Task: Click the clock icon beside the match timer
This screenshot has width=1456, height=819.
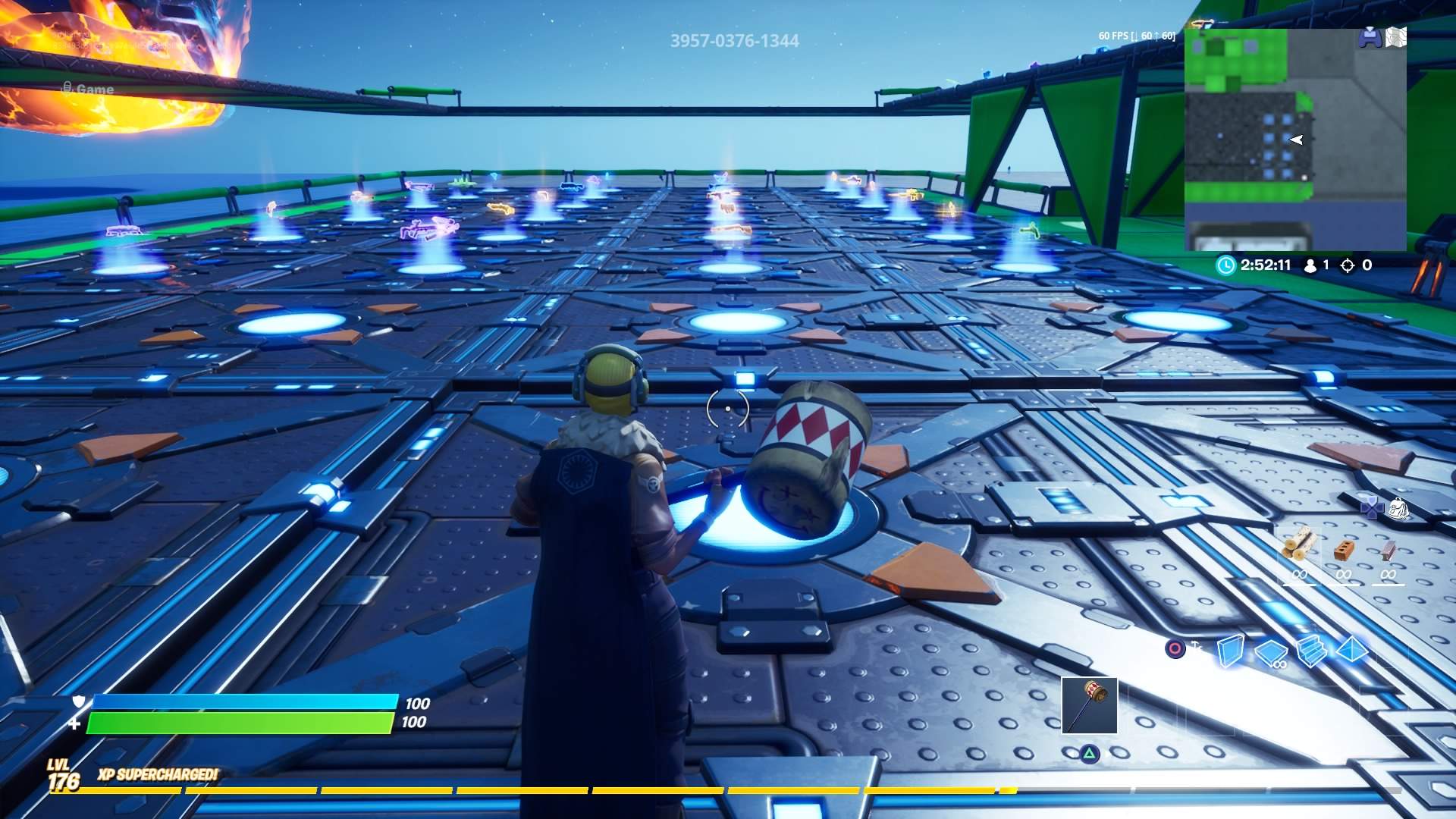Action: (x=1226, y=265)
